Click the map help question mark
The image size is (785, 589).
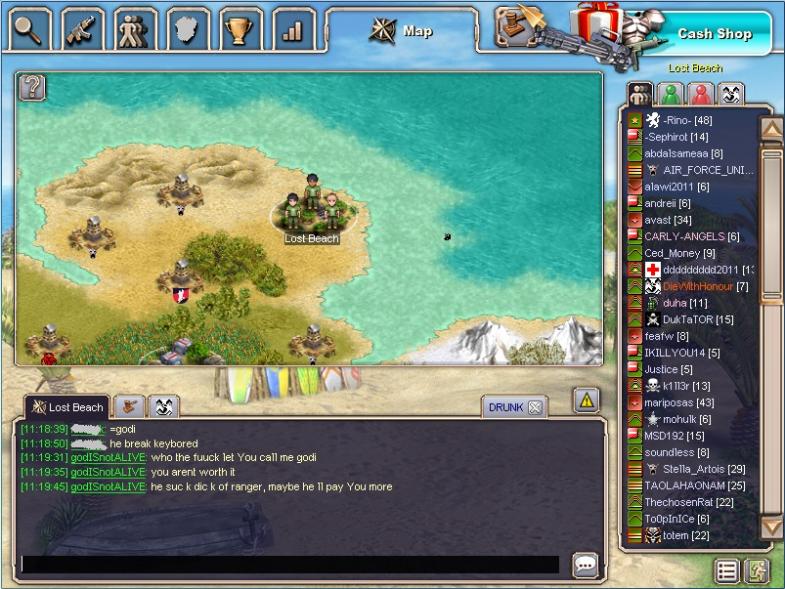point(32,87)
